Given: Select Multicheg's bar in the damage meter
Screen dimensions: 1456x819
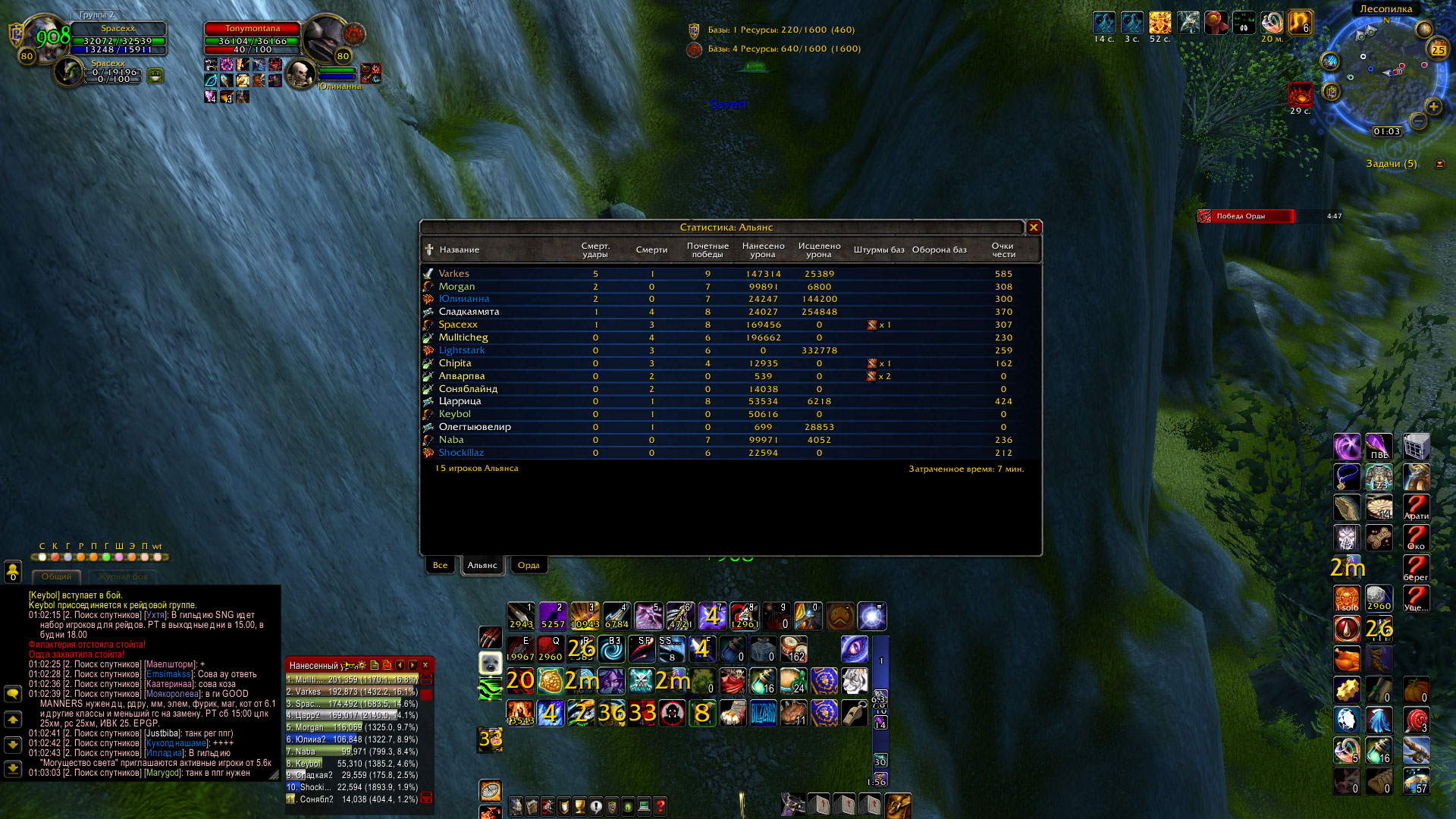Looking at the screenshot, I should 352,680.
